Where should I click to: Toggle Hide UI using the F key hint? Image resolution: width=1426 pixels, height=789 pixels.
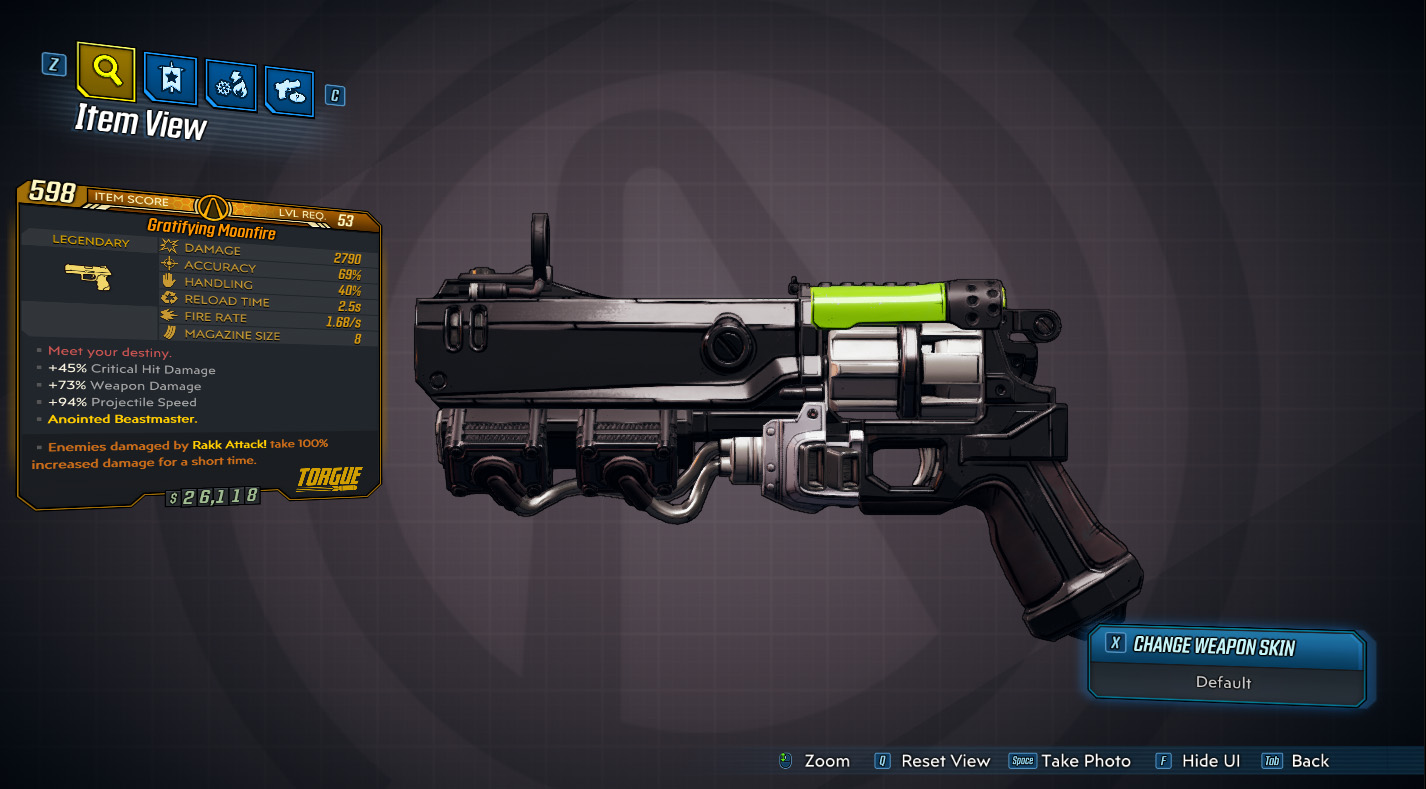tap(1163, 760)
